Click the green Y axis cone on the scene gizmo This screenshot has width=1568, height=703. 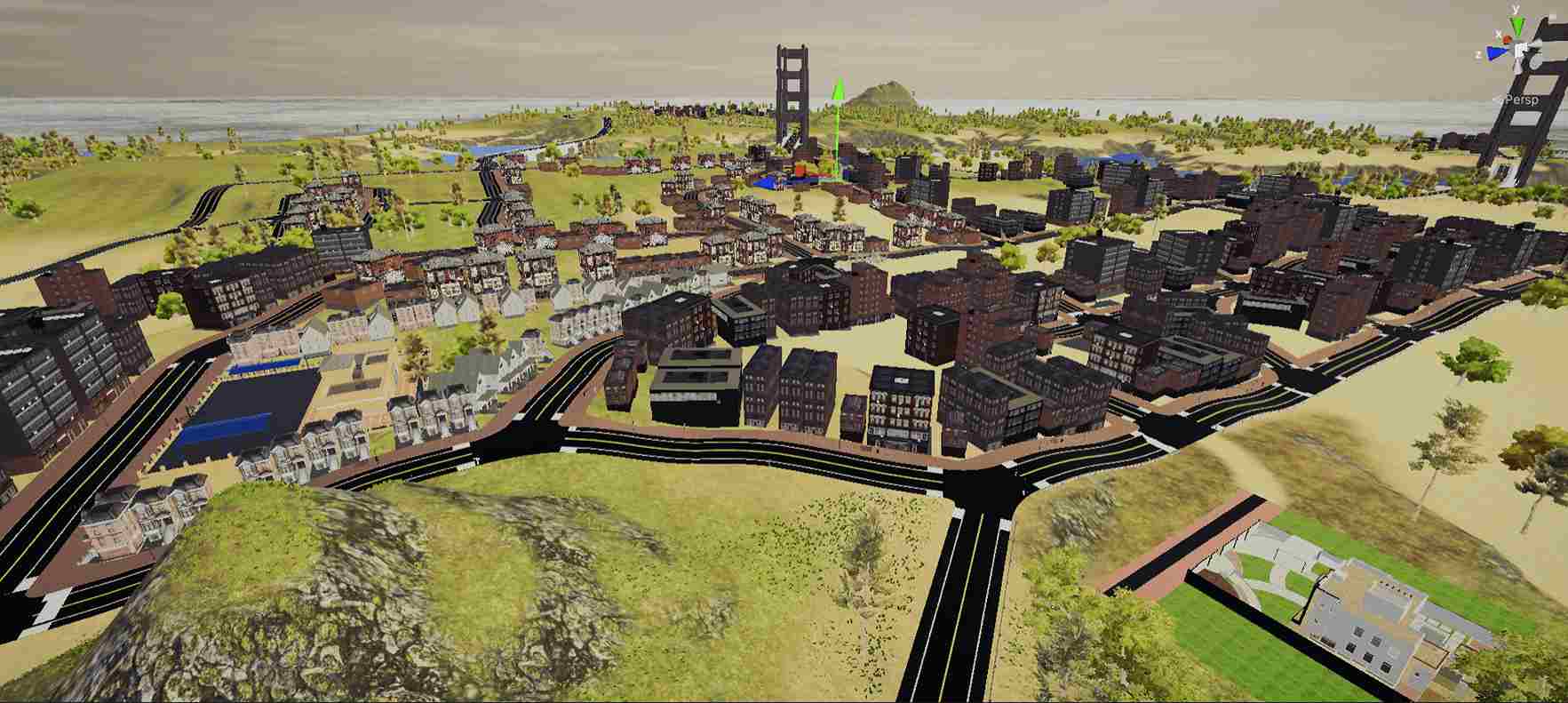(x=1516, y=23)
